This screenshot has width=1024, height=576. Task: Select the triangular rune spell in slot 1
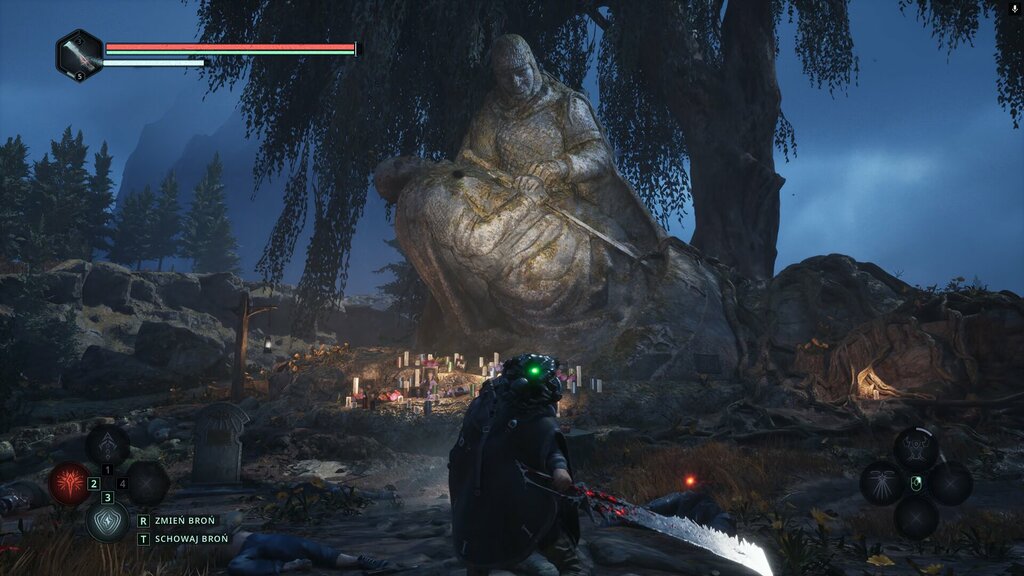coord(107,446)
